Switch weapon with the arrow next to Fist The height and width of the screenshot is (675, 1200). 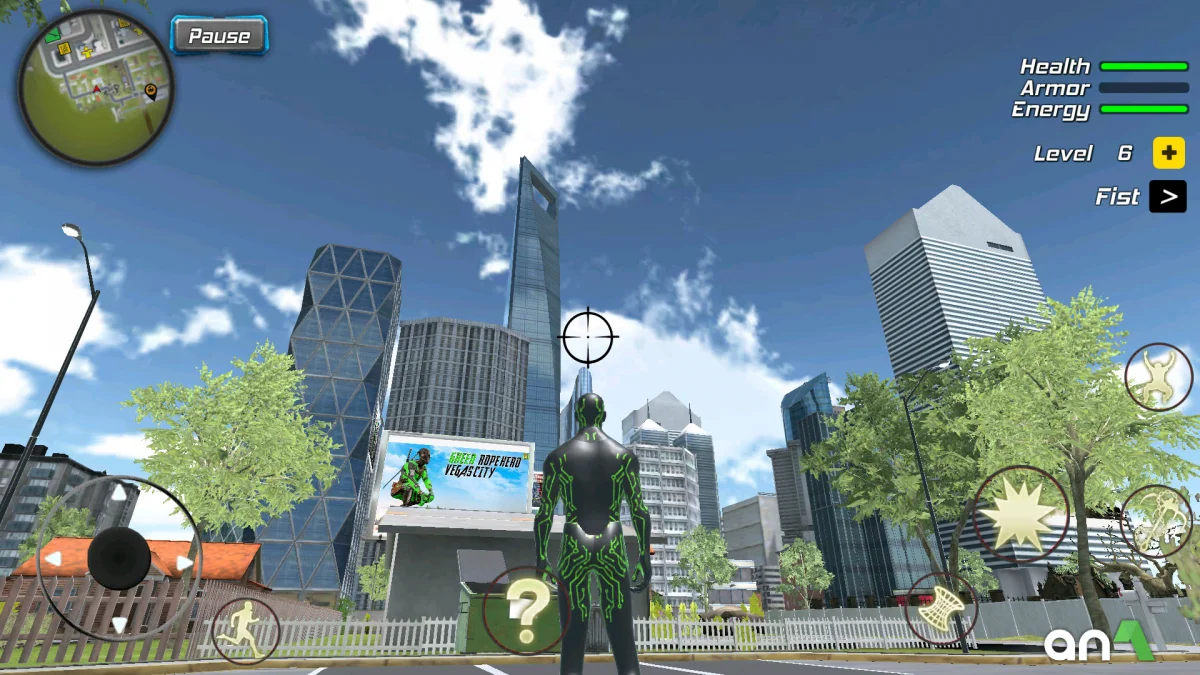pyautogui.click(x=1167, y=197)
